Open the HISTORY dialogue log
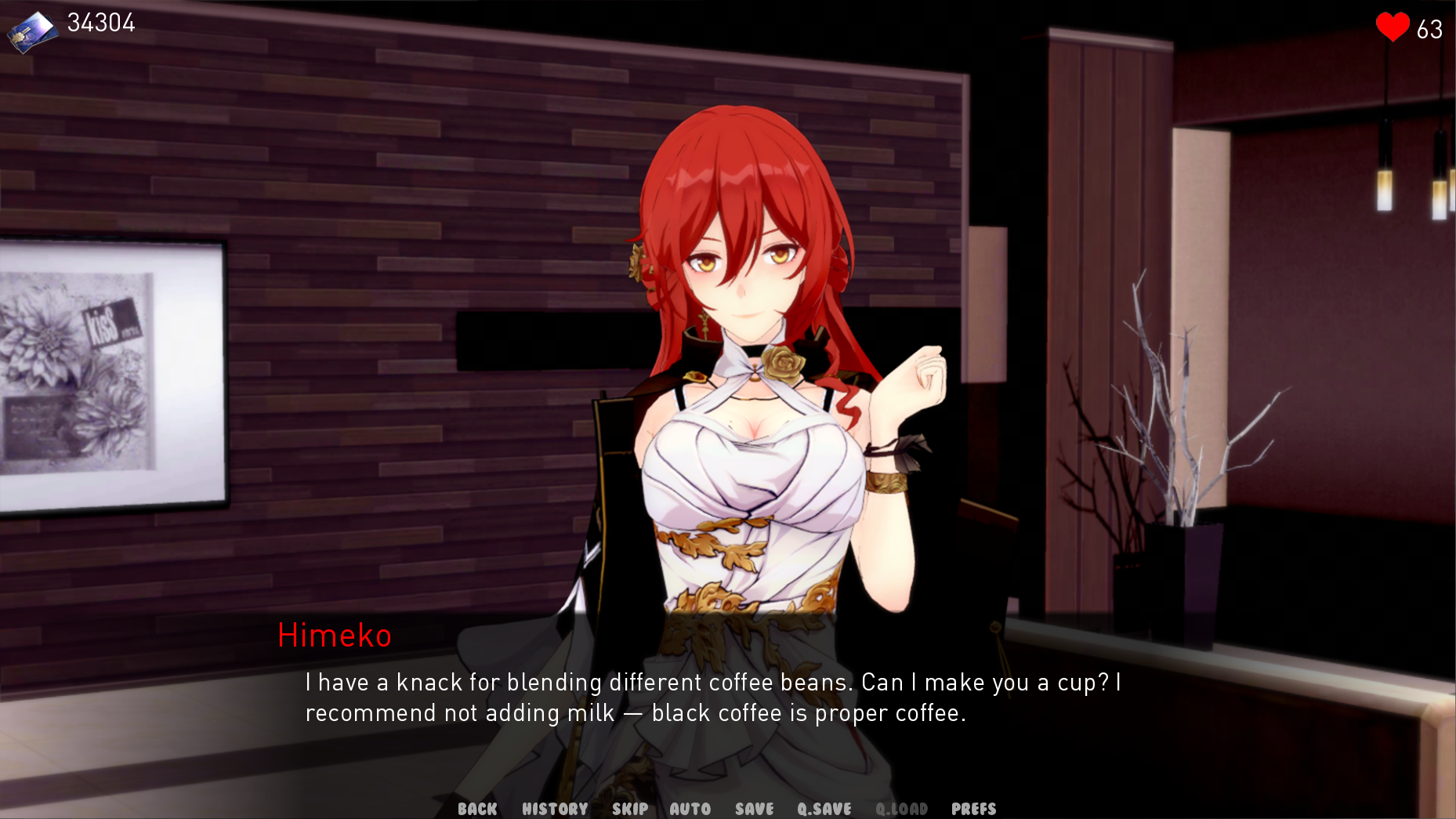1456x819 pixels. tap(556, 808)
